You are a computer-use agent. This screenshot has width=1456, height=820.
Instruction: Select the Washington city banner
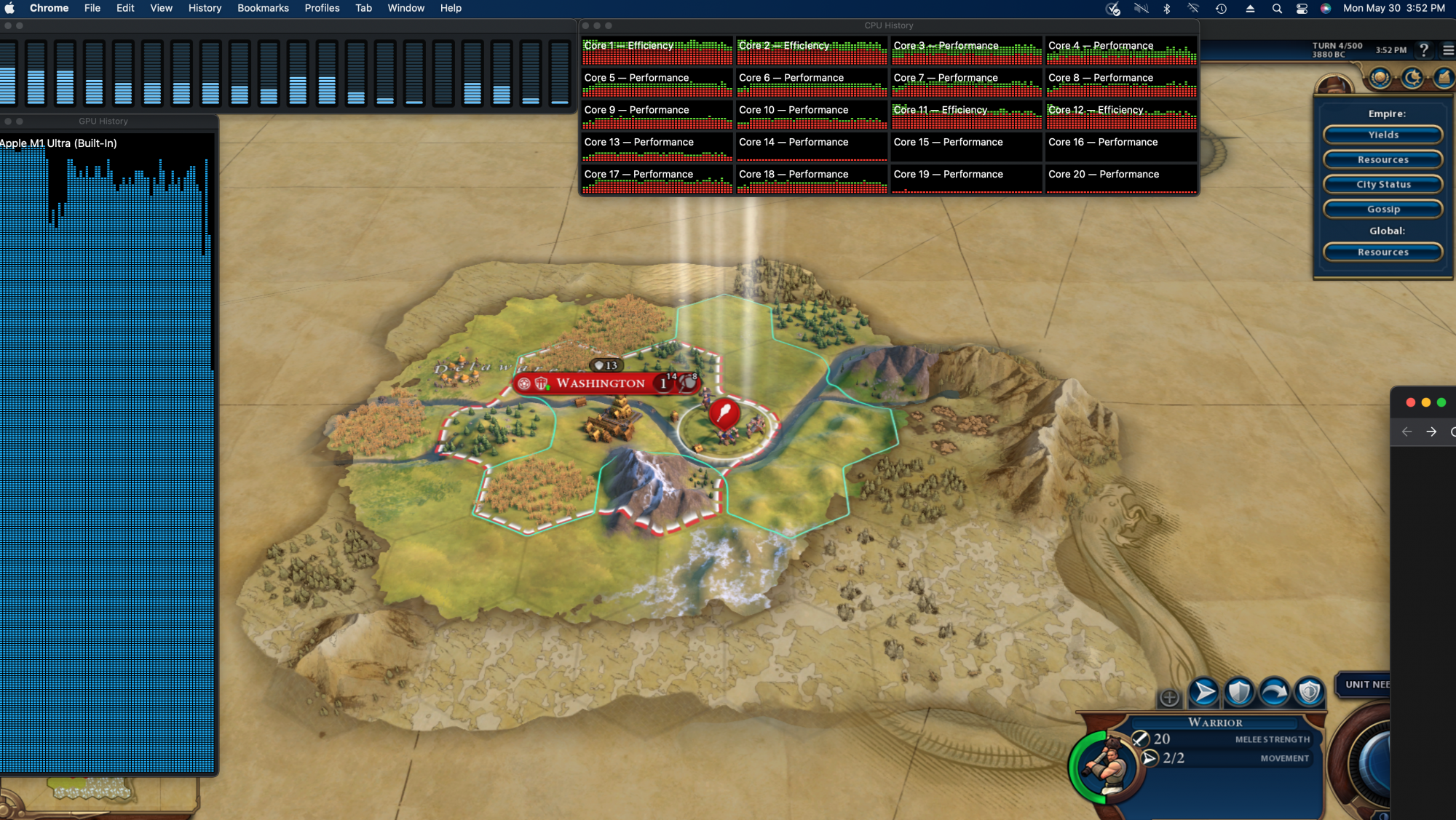pyautogui.click(x=600, y=383)
